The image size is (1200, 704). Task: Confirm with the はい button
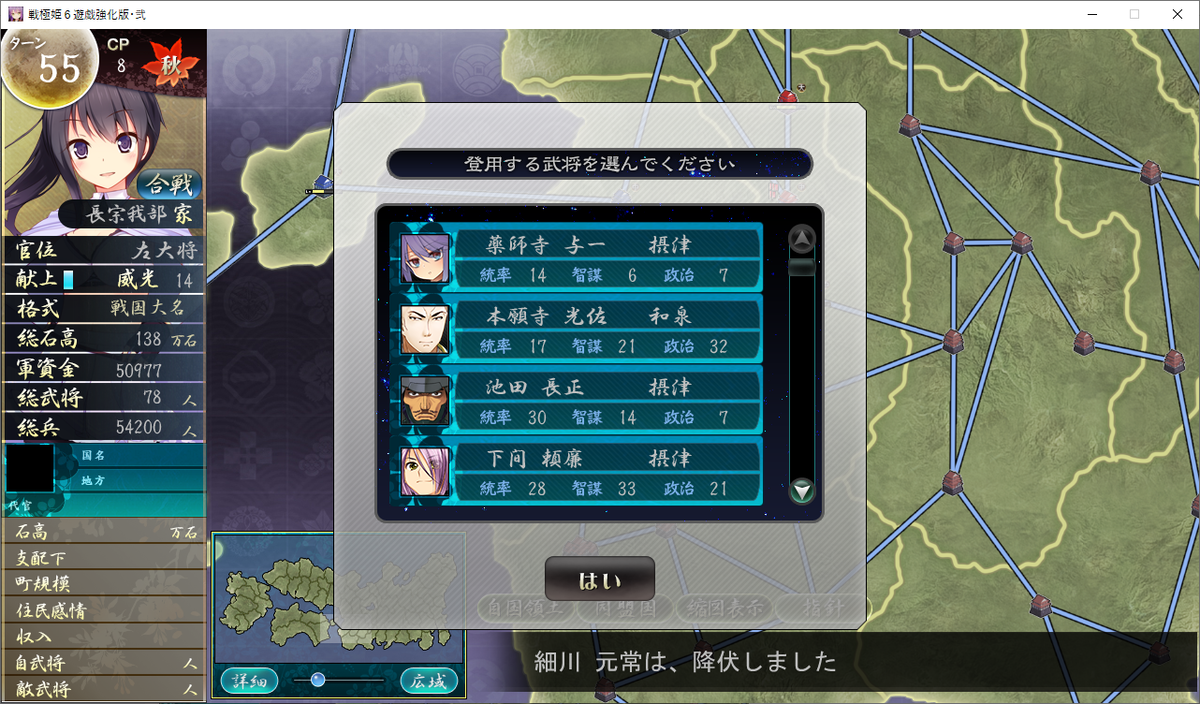(x=599, y=579)
